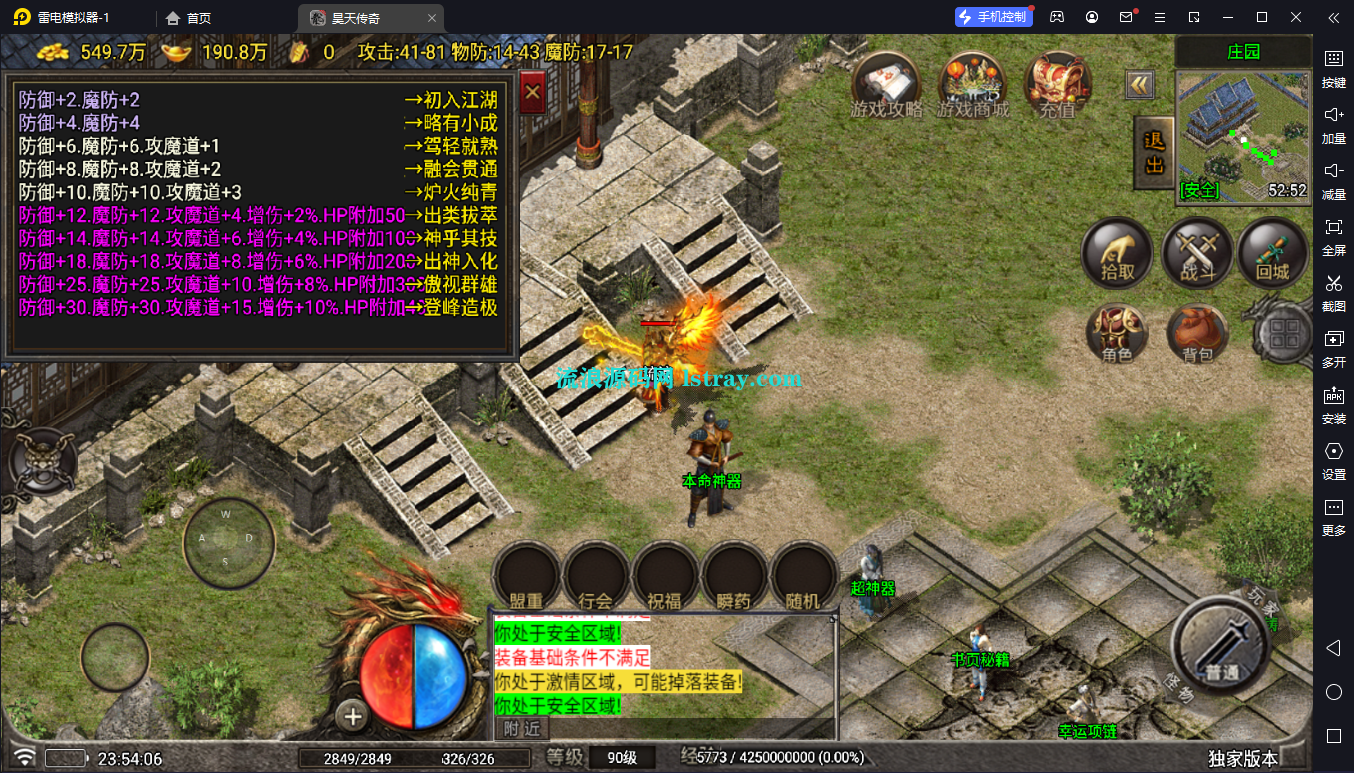1354x773 pixels.
Task: Activate the 拾取 pickup button
Action: coord(1117,253)
